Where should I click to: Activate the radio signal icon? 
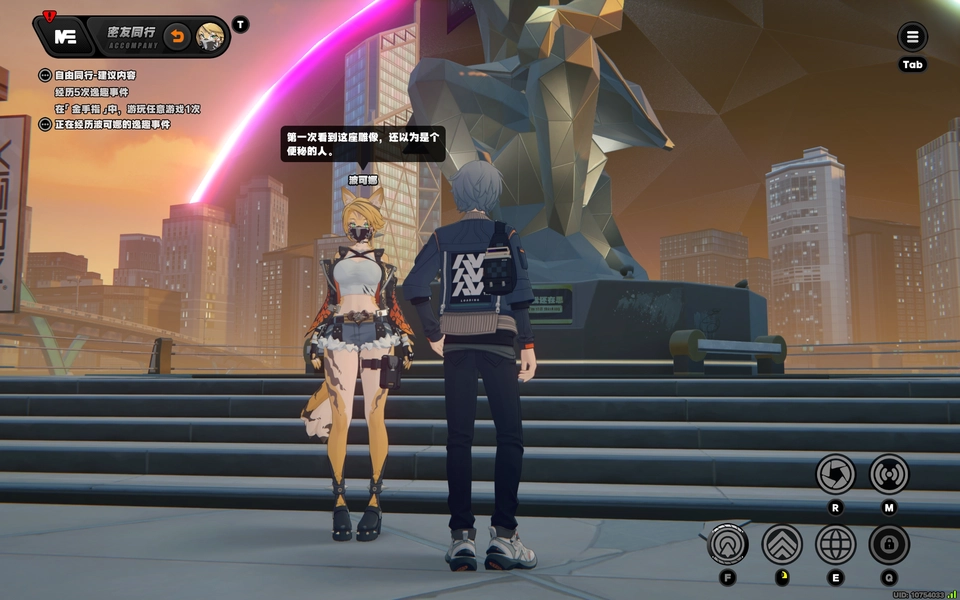(x=889, y=473)
